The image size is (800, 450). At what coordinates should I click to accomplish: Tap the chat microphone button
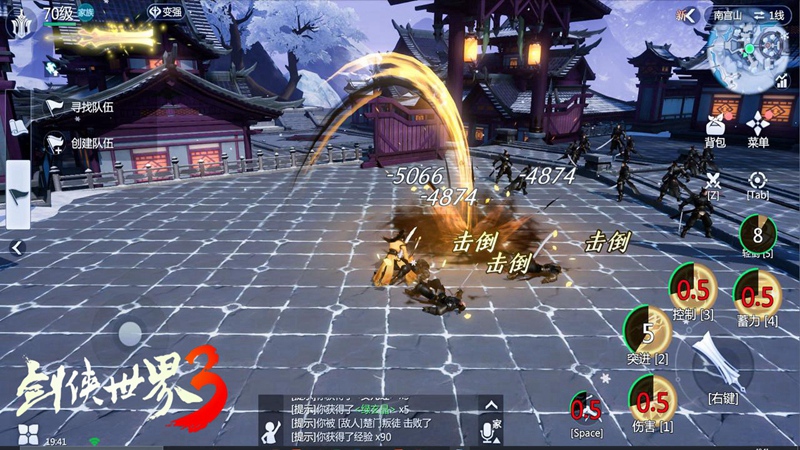coord(490,429)
